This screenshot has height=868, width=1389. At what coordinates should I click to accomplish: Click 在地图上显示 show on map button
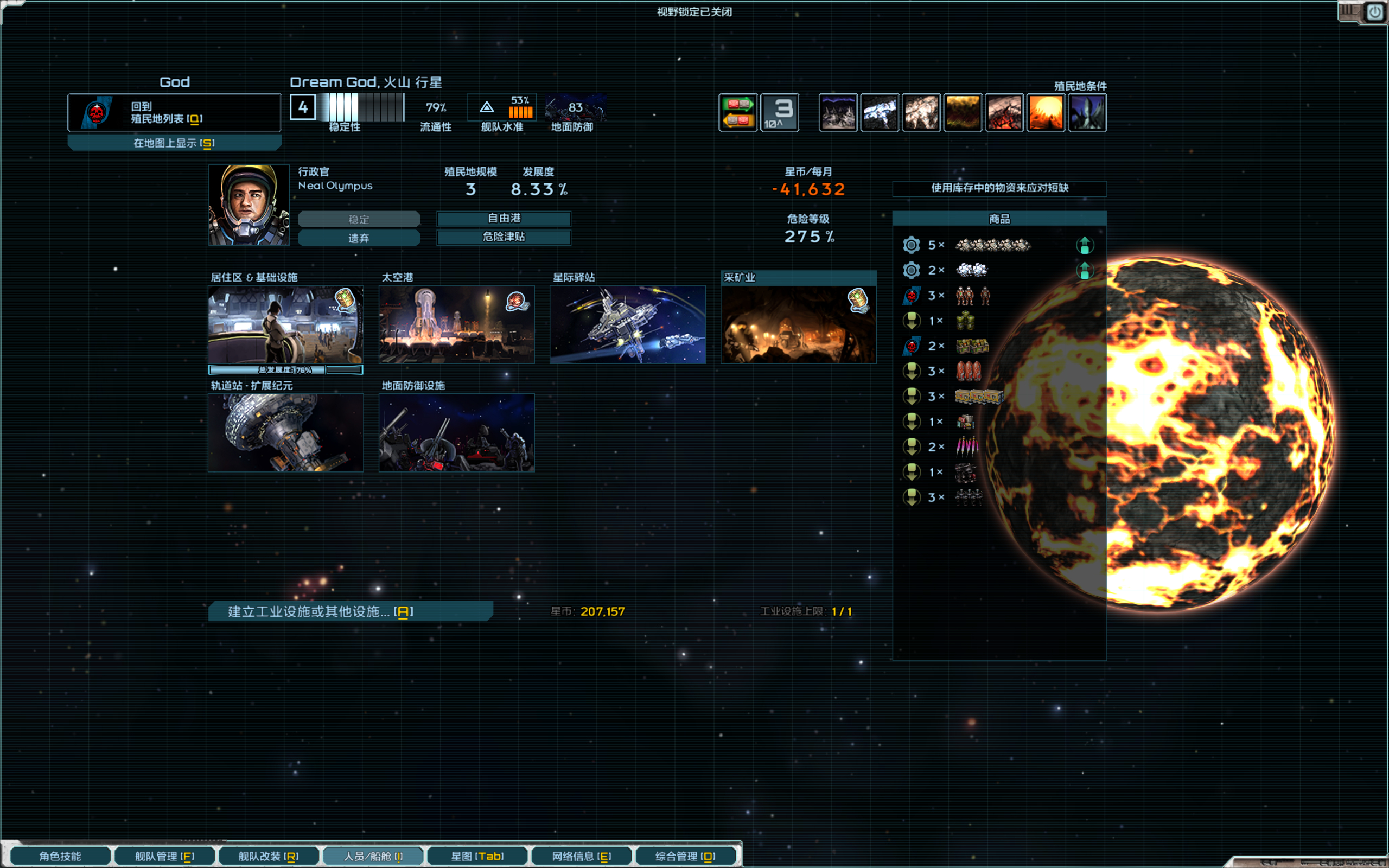click(174, 143)
